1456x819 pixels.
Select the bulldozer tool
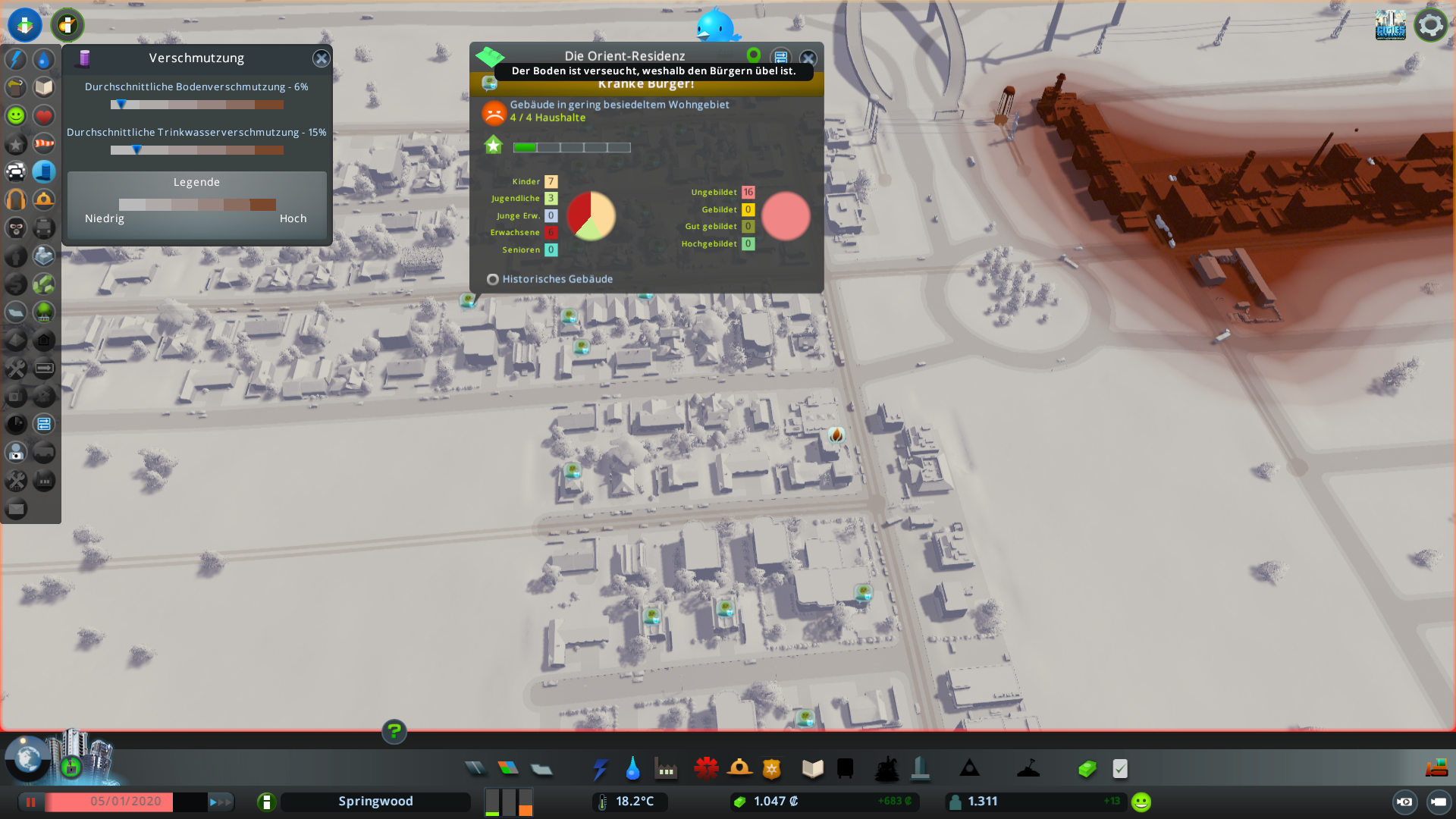coord(1439,769)
